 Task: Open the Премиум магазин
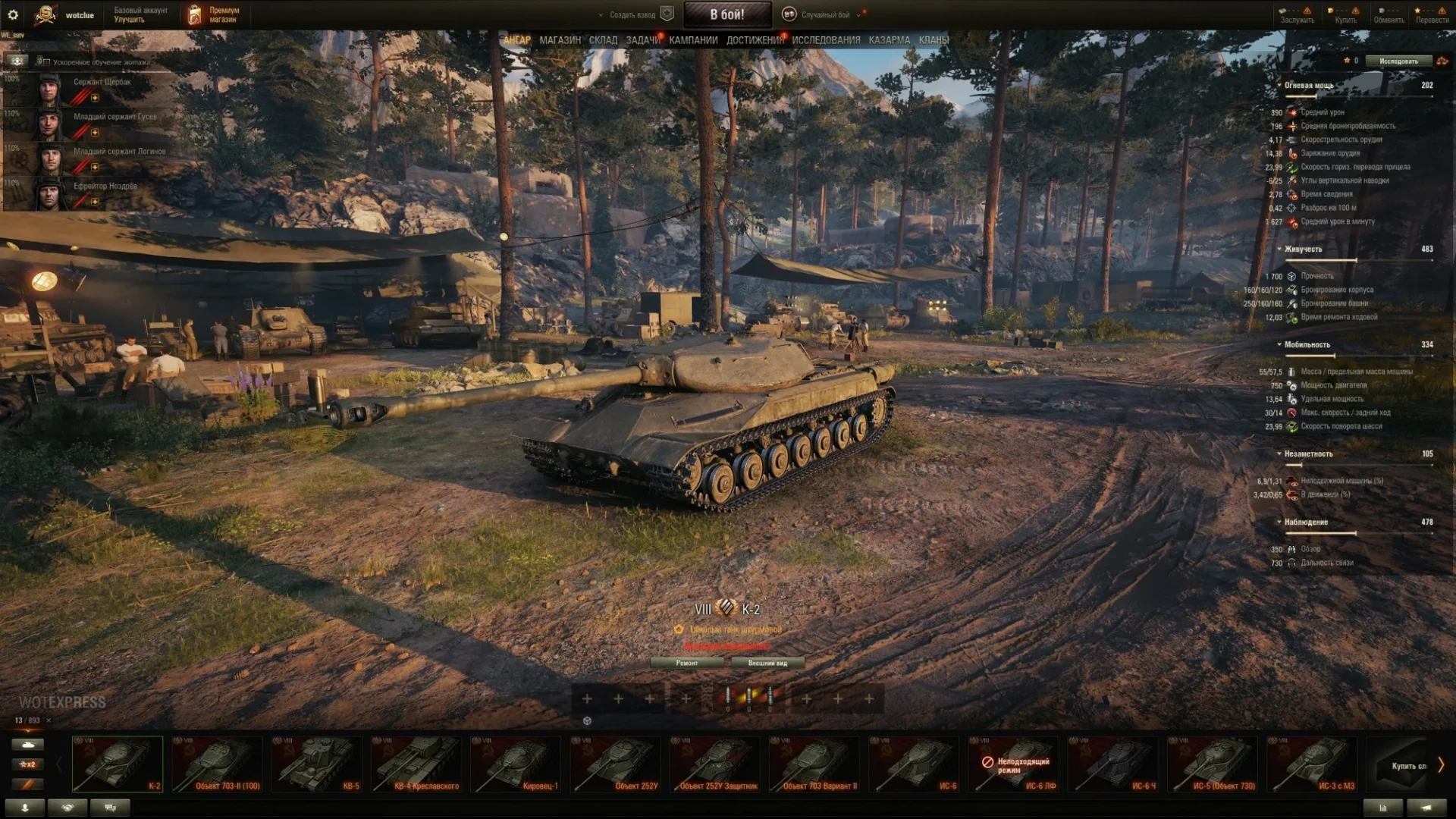click(214, 14)
